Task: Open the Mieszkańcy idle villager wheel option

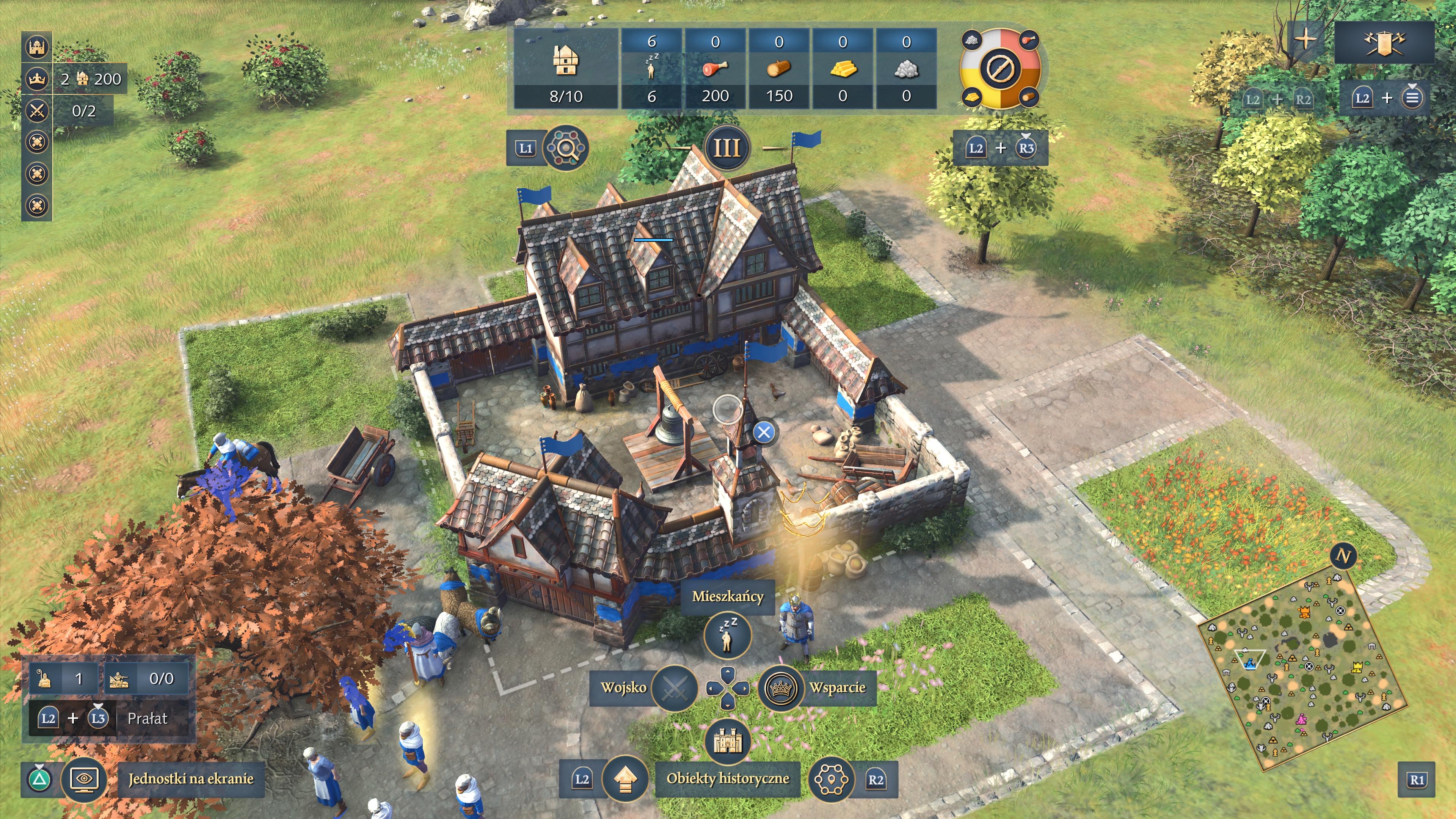Action: pyautogui.click(x=728, y=635)
